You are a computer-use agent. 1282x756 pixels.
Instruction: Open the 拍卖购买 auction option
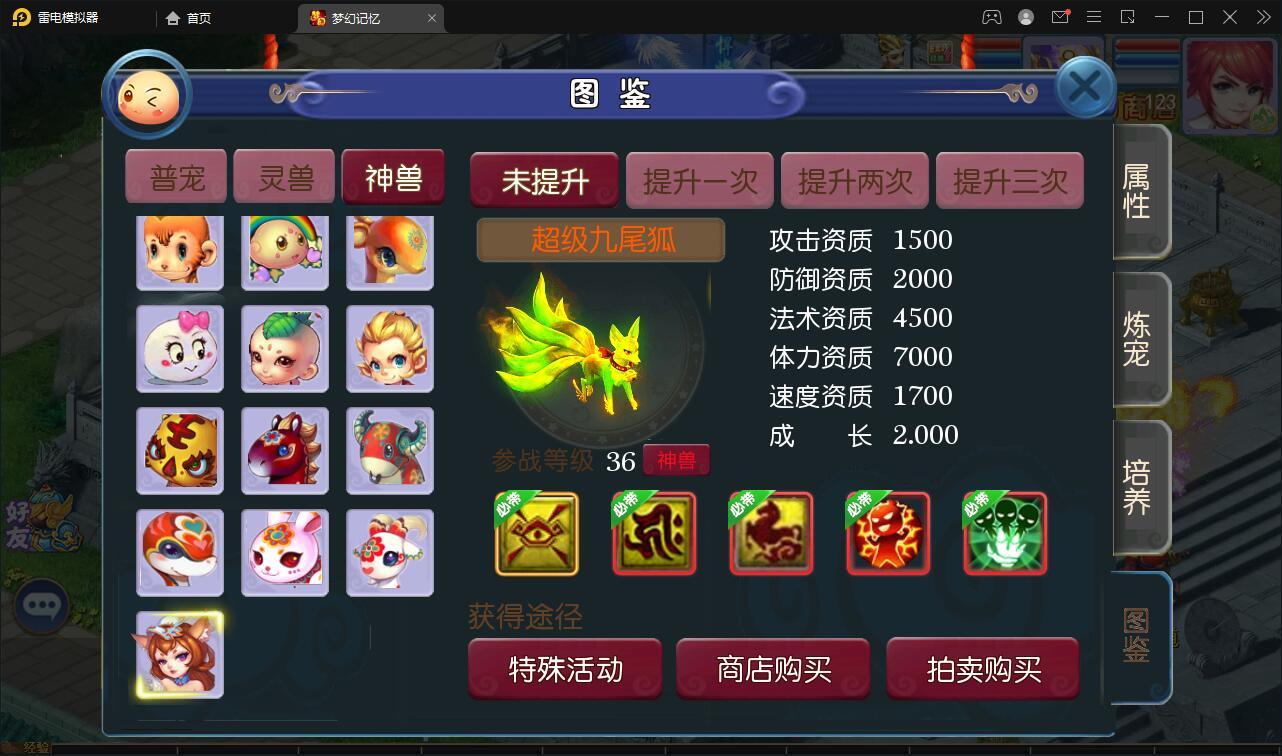[981, 668]
